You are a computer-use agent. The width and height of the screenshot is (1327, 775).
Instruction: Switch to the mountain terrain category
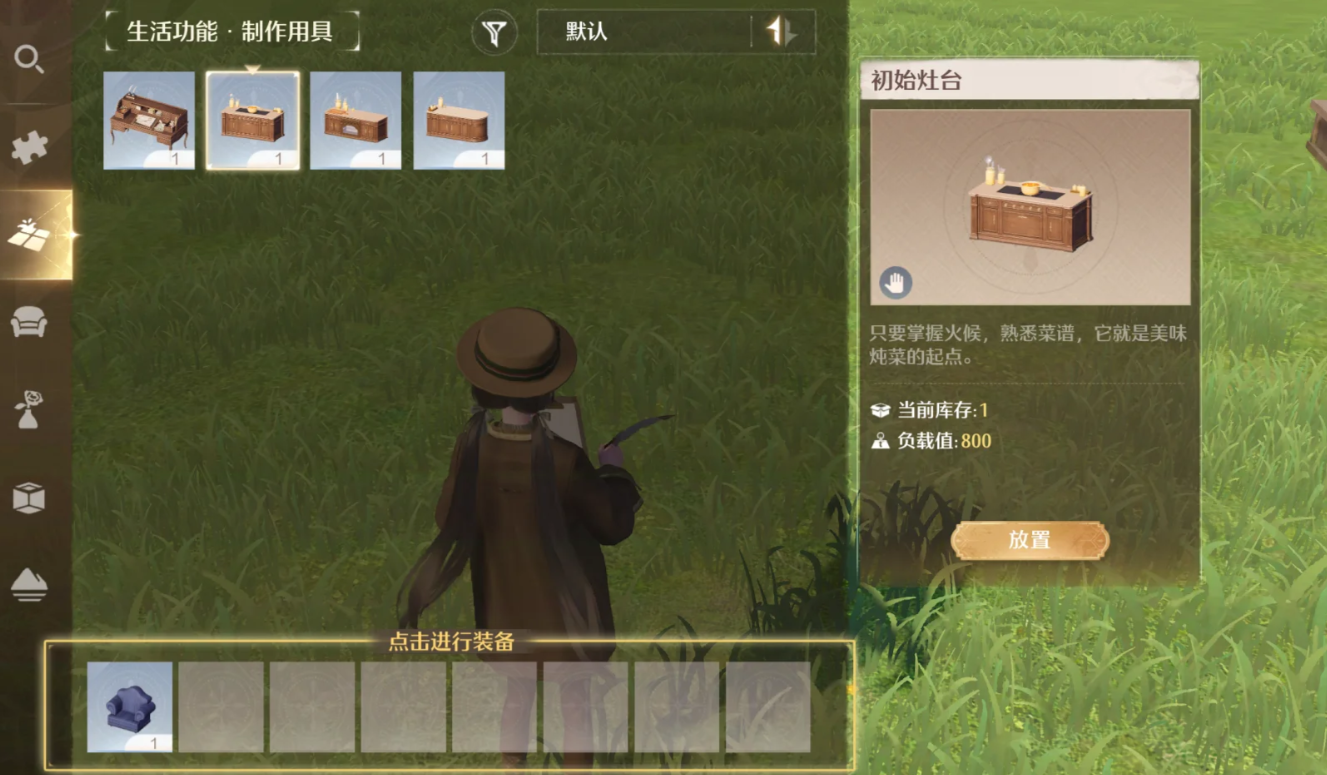click(28, 584)
